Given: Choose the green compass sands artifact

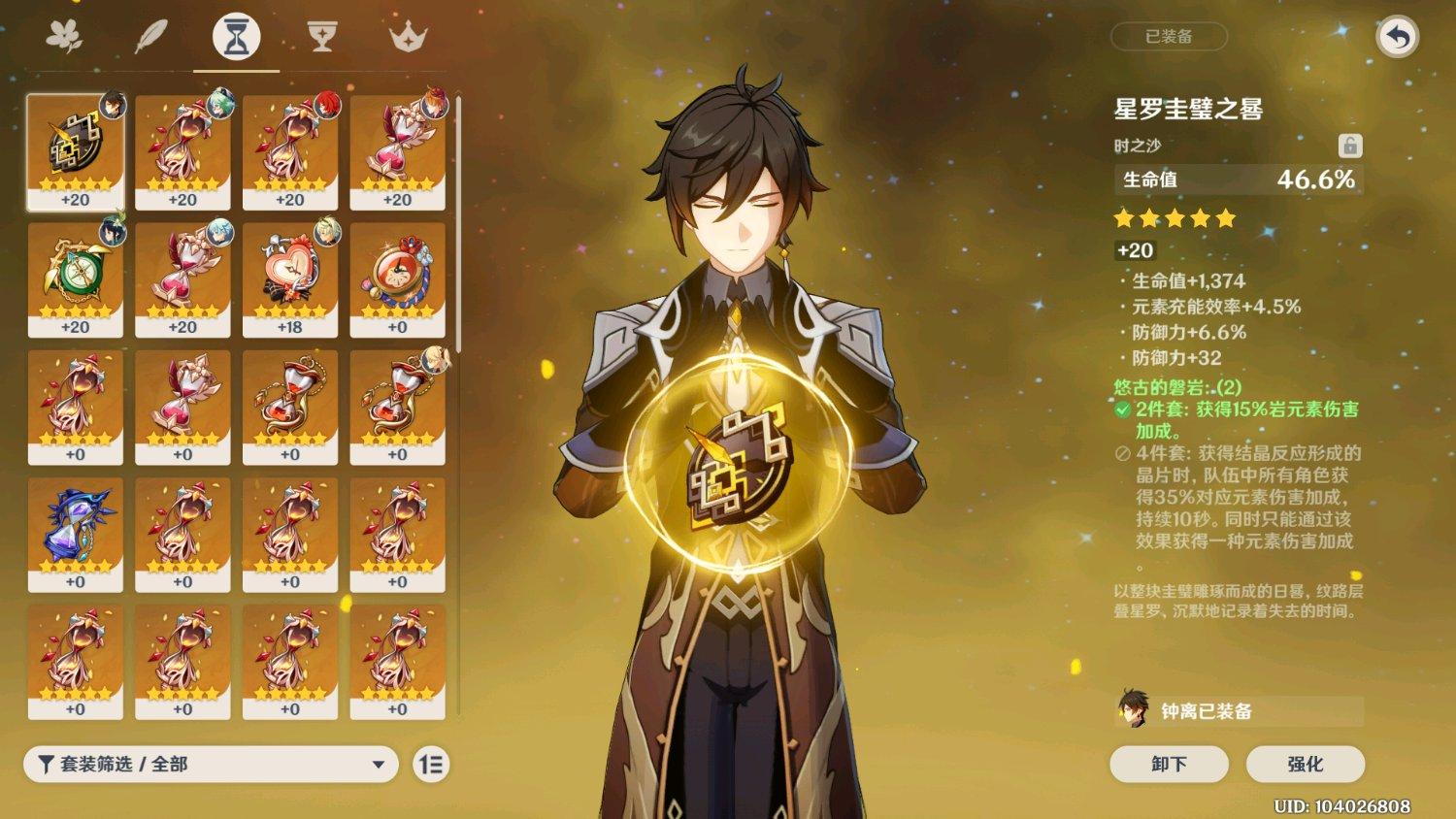Looking at the screenshot, I should tap(76, 278).
